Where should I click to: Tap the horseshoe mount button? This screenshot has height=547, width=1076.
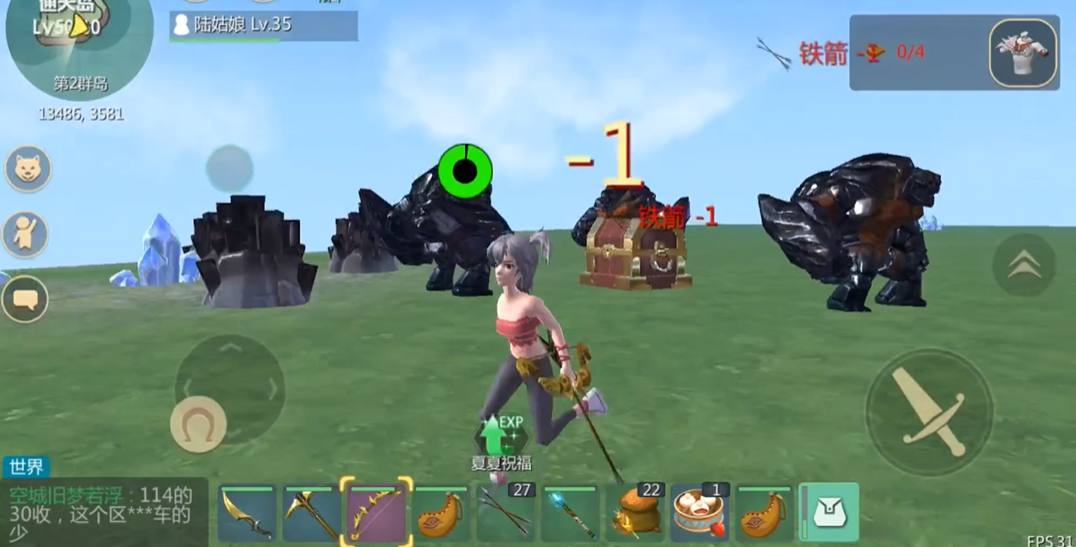point(198,424)
